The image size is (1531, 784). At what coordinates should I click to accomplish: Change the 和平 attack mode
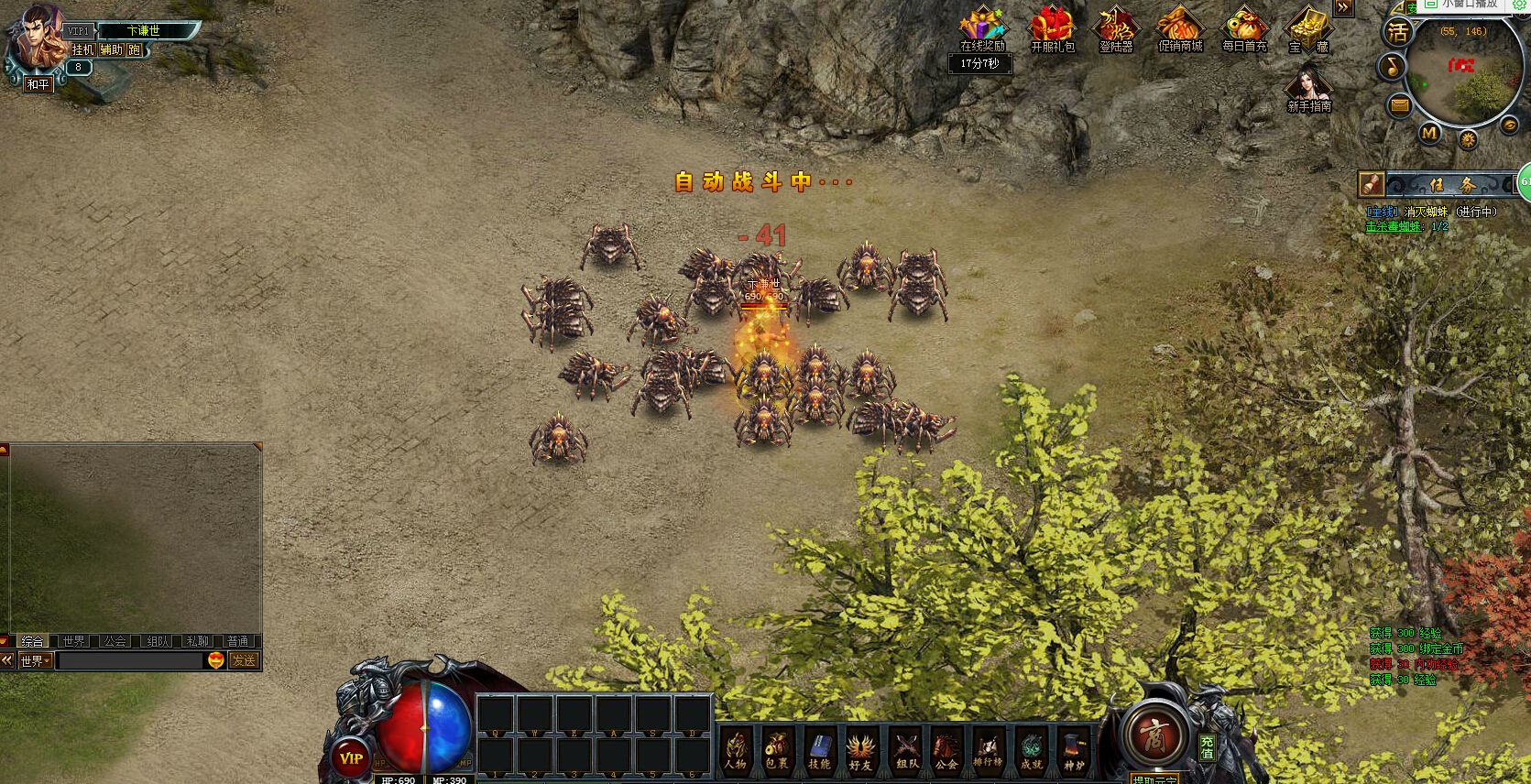pos(38,84)
